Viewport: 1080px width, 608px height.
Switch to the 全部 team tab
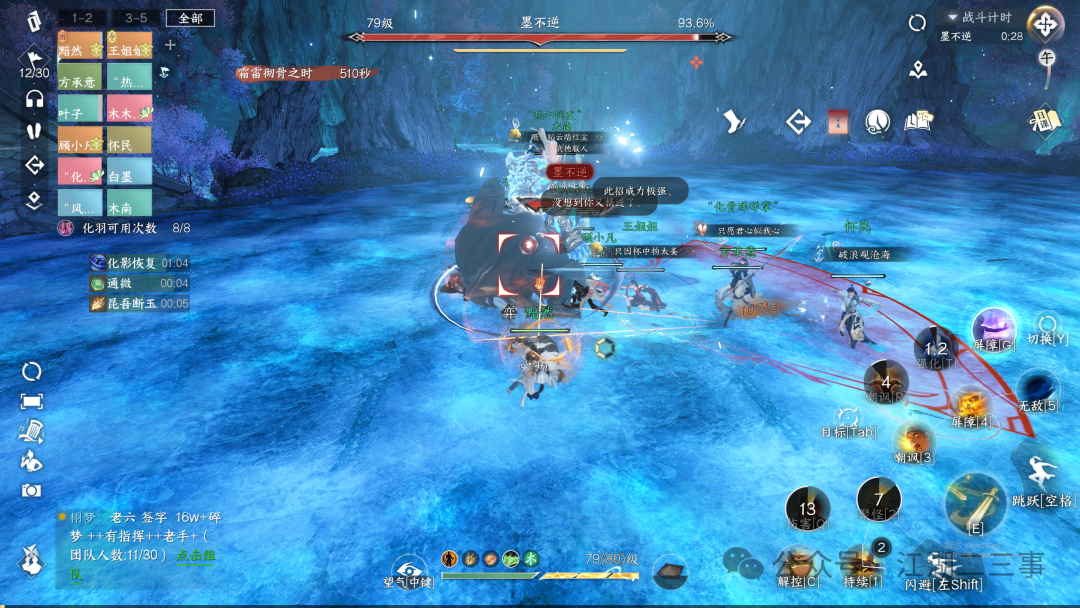point(190,18)
